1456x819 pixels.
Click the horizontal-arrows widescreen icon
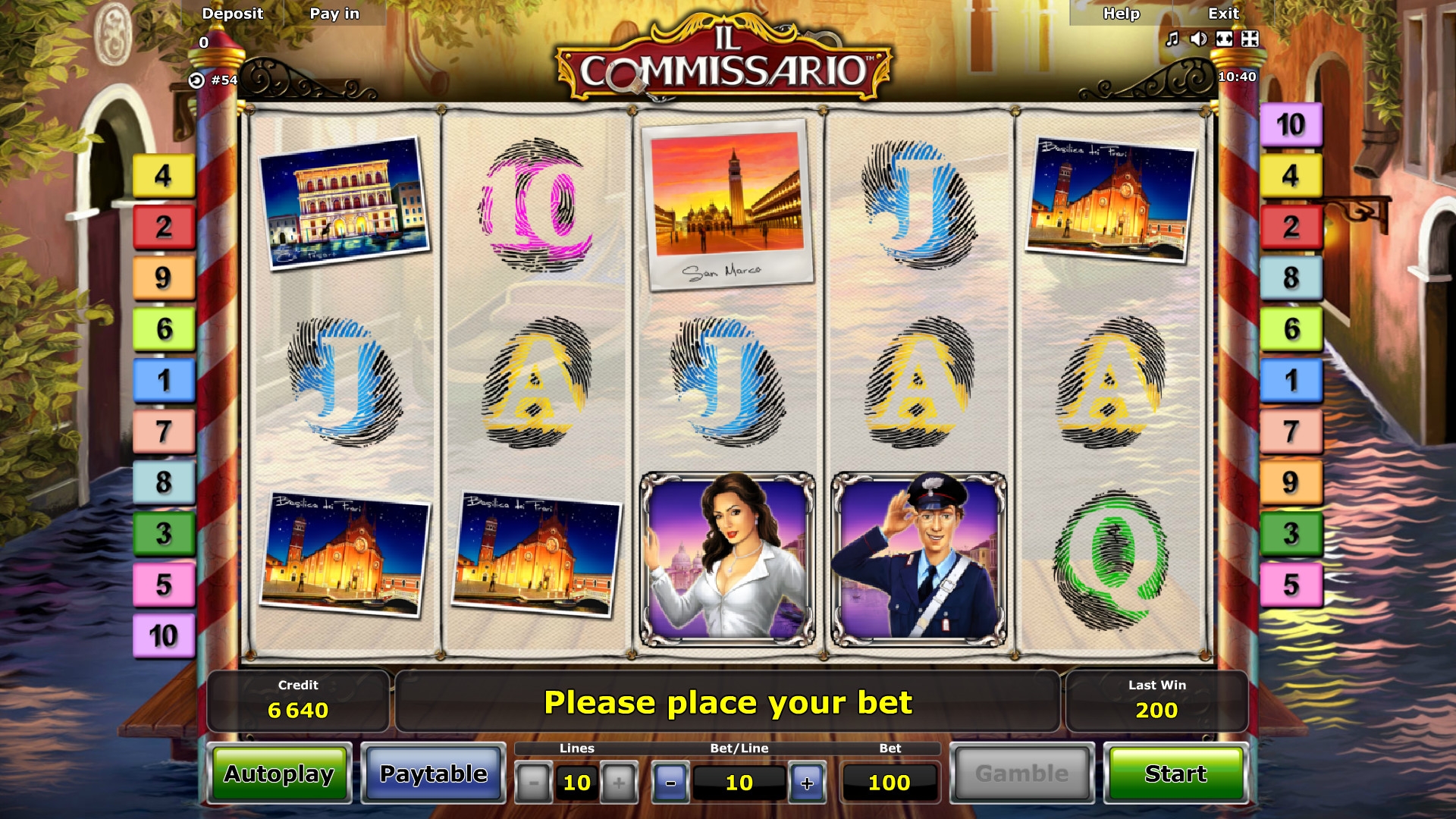(x=1224, y=39)
